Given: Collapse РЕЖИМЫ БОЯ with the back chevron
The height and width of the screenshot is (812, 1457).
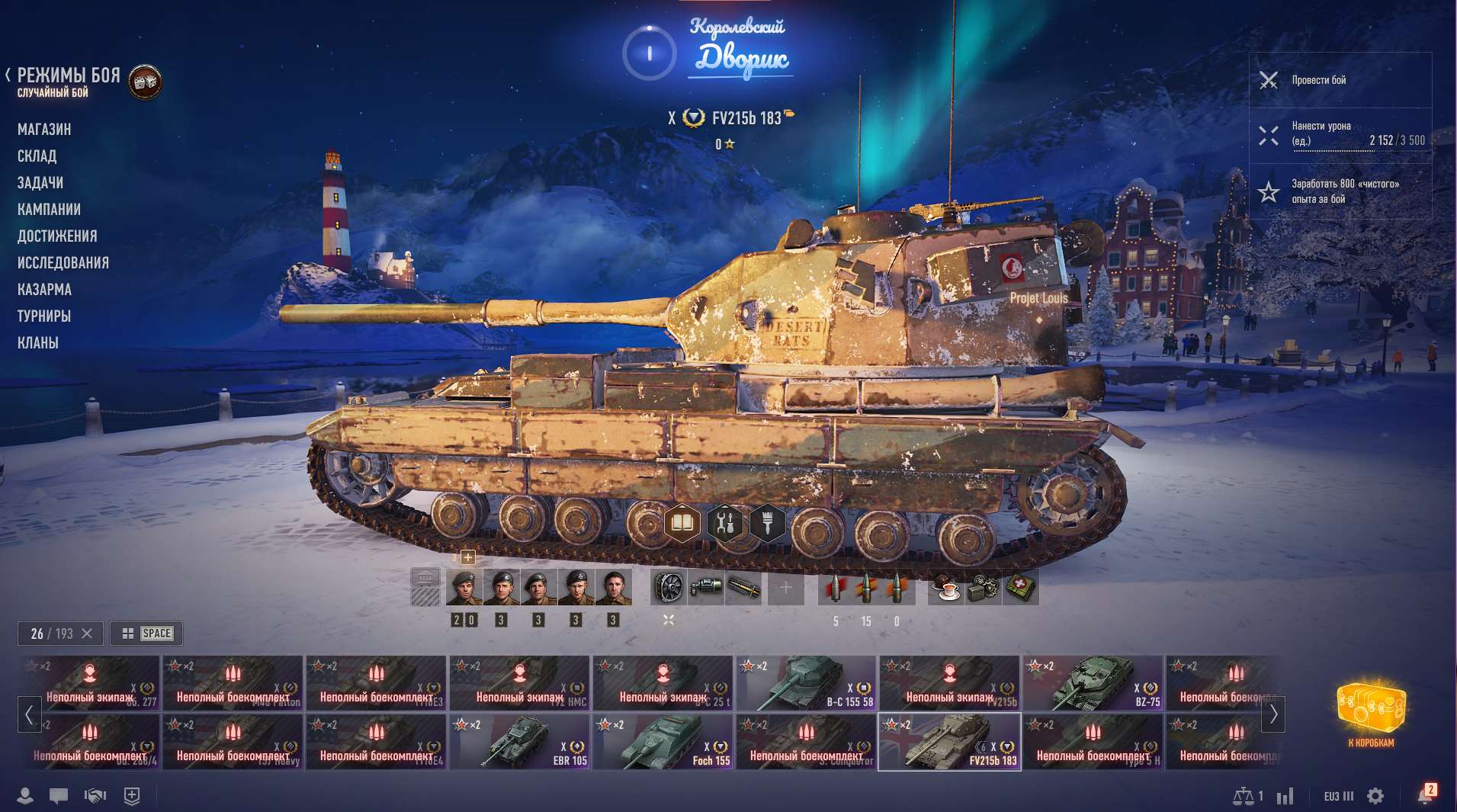Looking at the screenshot, I should [8, 75].
